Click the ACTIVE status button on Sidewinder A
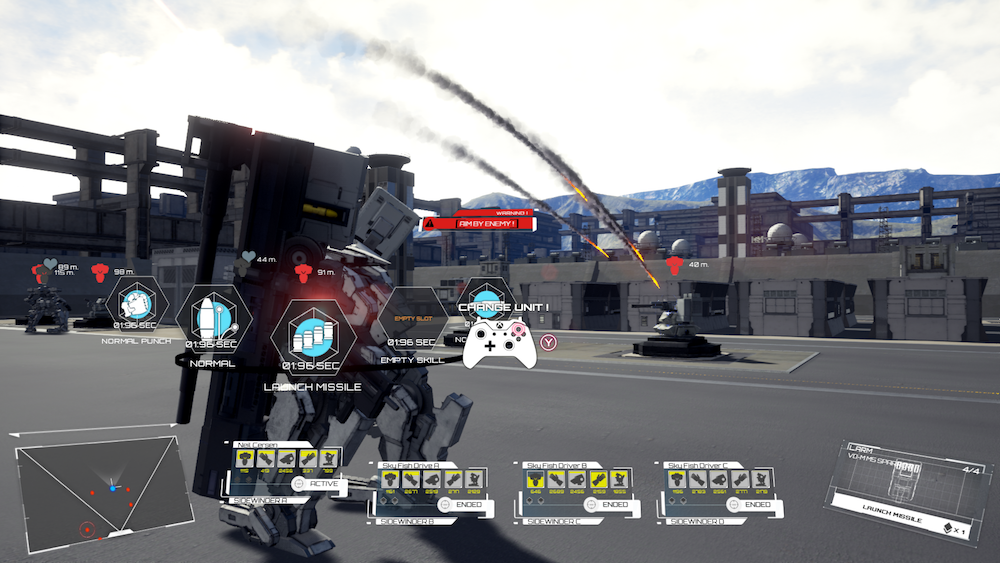The width and height of the screenshot is (1000, 563). click(x=318, y=485)
